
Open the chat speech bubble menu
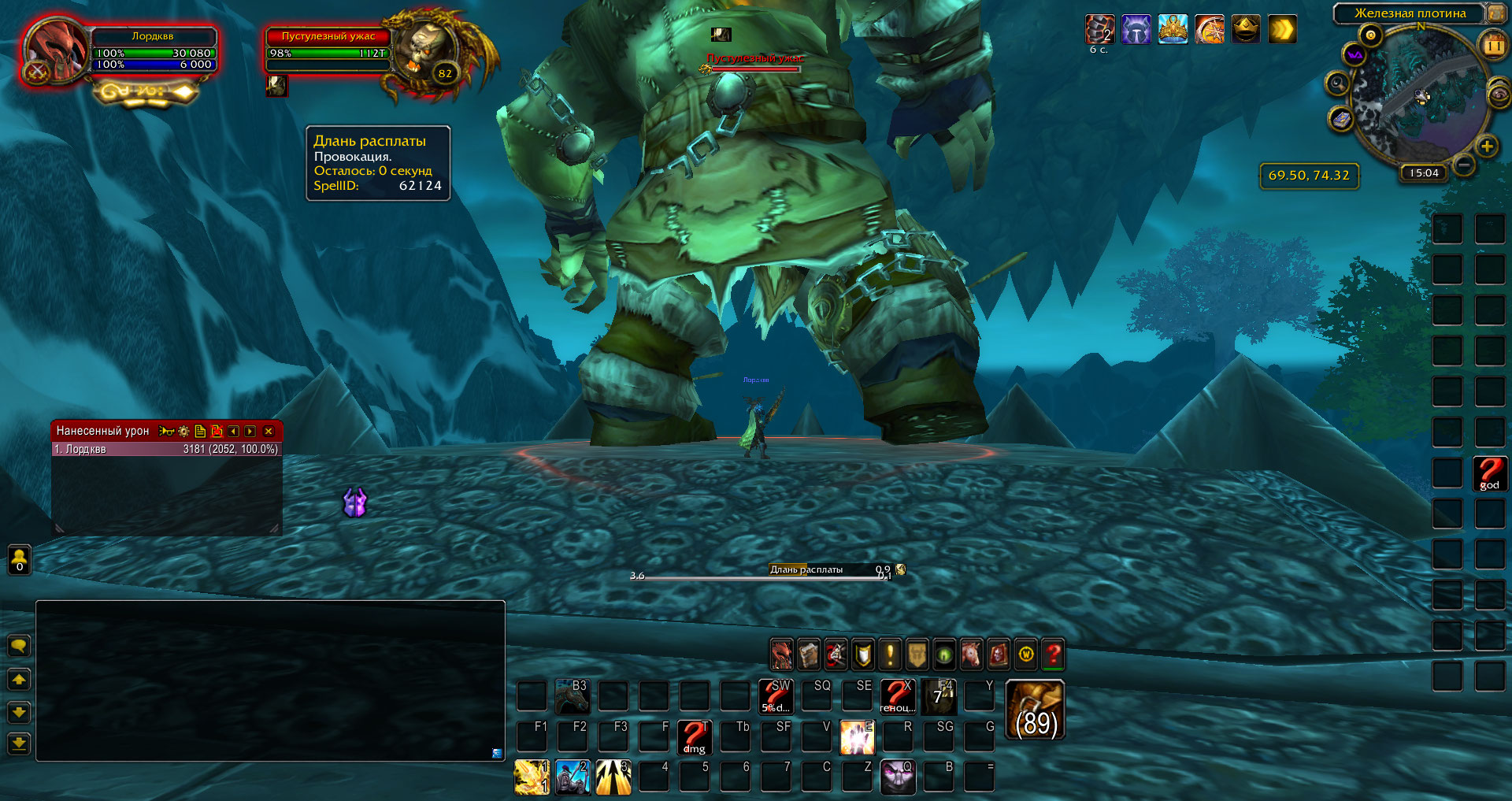[x=19, y=647]
